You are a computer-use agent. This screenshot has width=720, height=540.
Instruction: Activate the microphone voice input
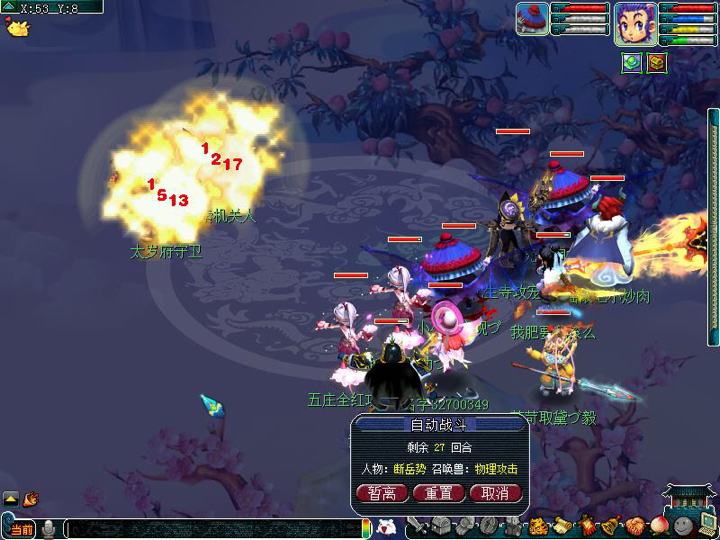point(47,529)
